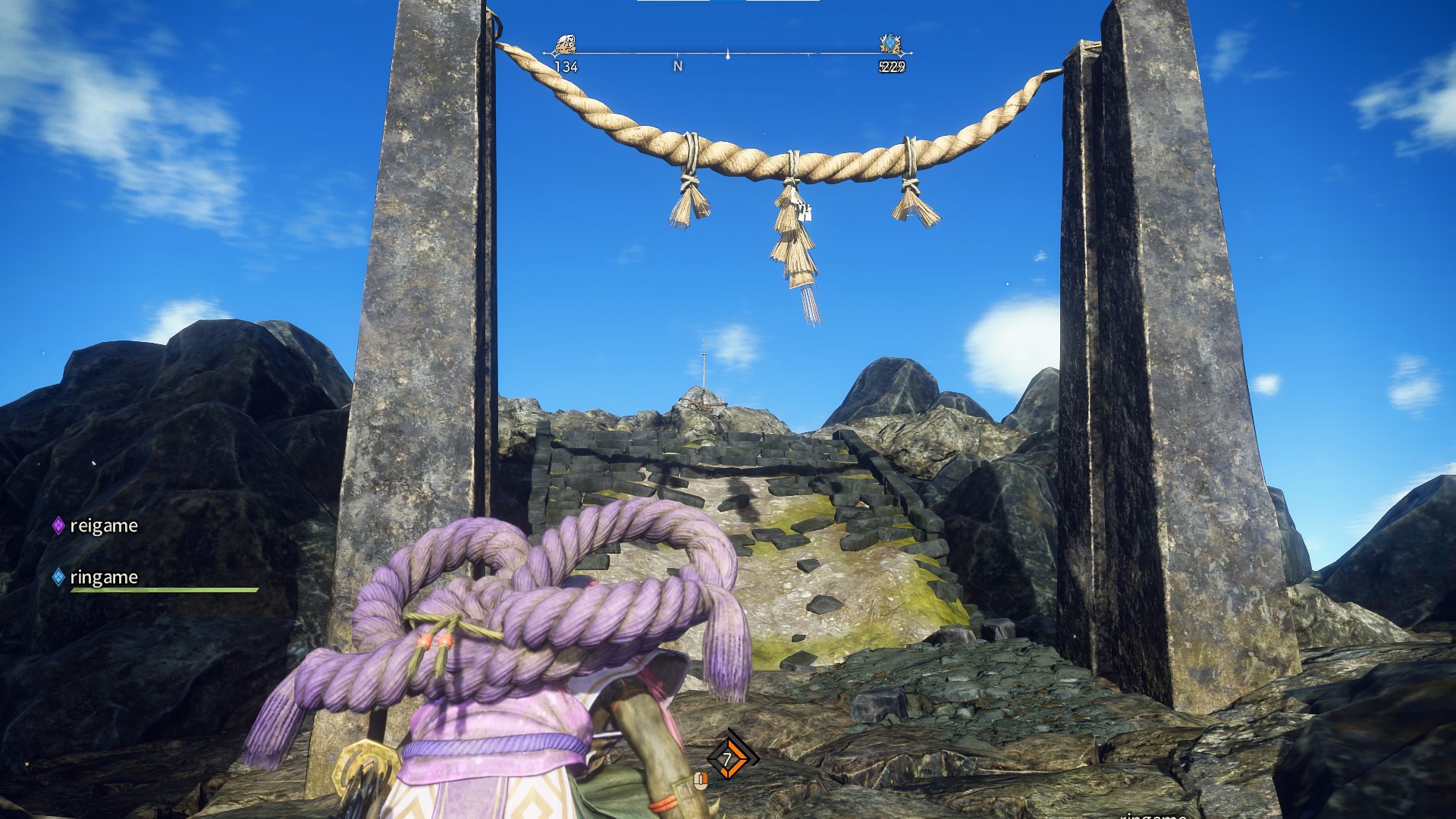Click the kemono marker on the compass
The height and width of the screenshot is (819, 1456).
(565, 45)
